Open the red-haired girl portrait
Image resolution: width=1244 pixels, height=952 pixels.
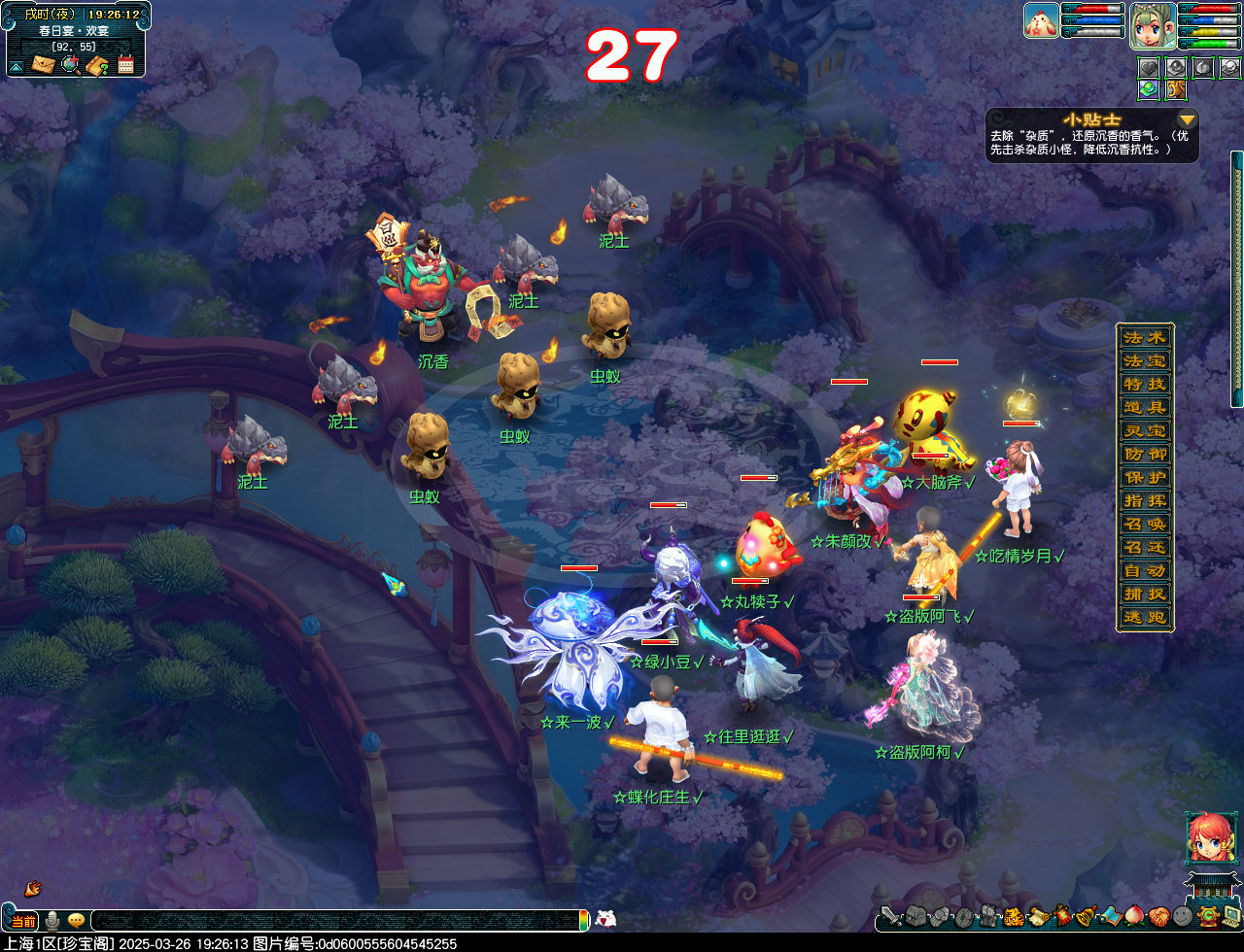[x=1210, y=837]
